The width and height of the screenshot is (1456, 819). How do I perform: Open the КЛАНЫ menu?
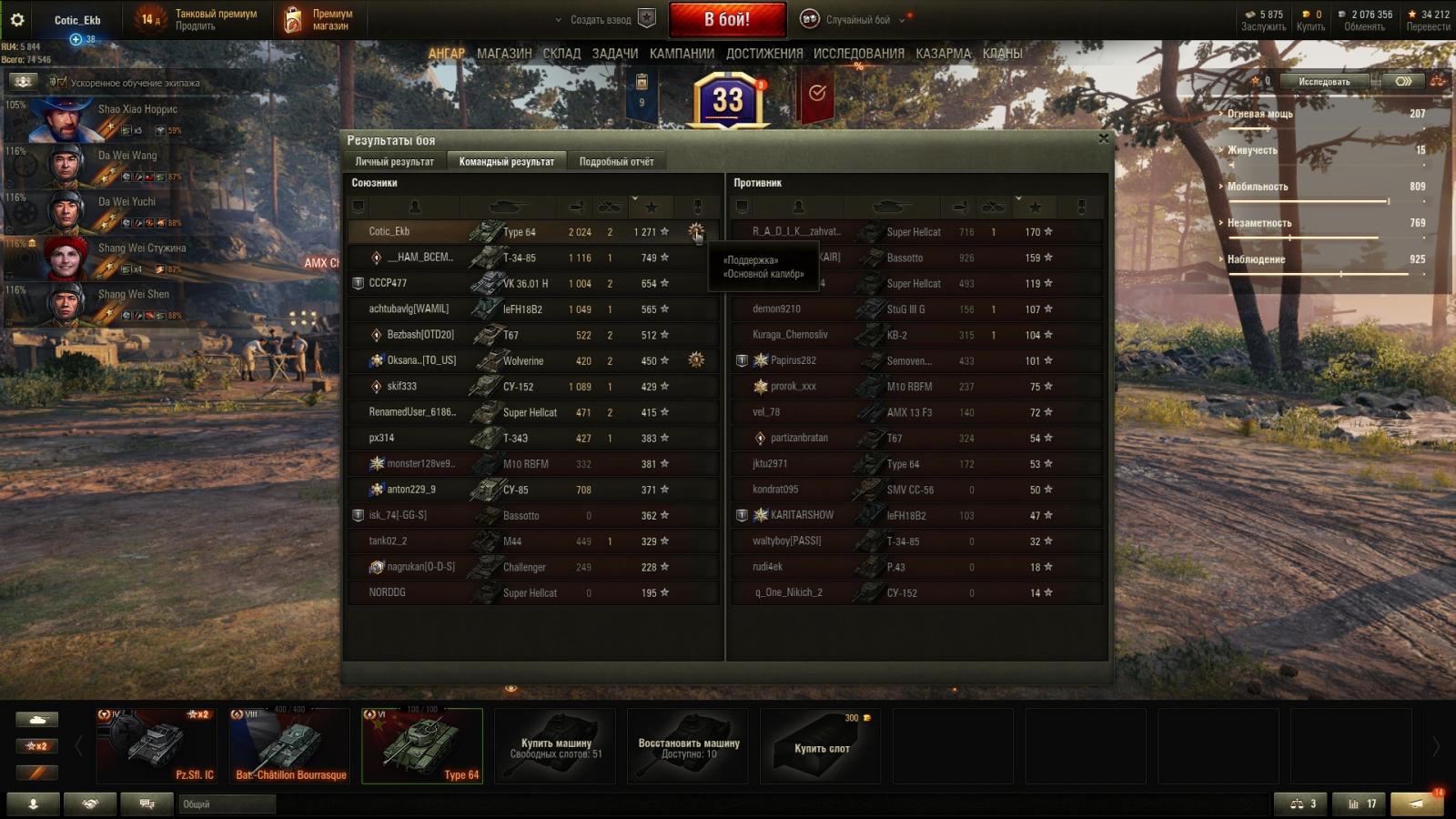pyautogui.click(x=1002, y=54)
